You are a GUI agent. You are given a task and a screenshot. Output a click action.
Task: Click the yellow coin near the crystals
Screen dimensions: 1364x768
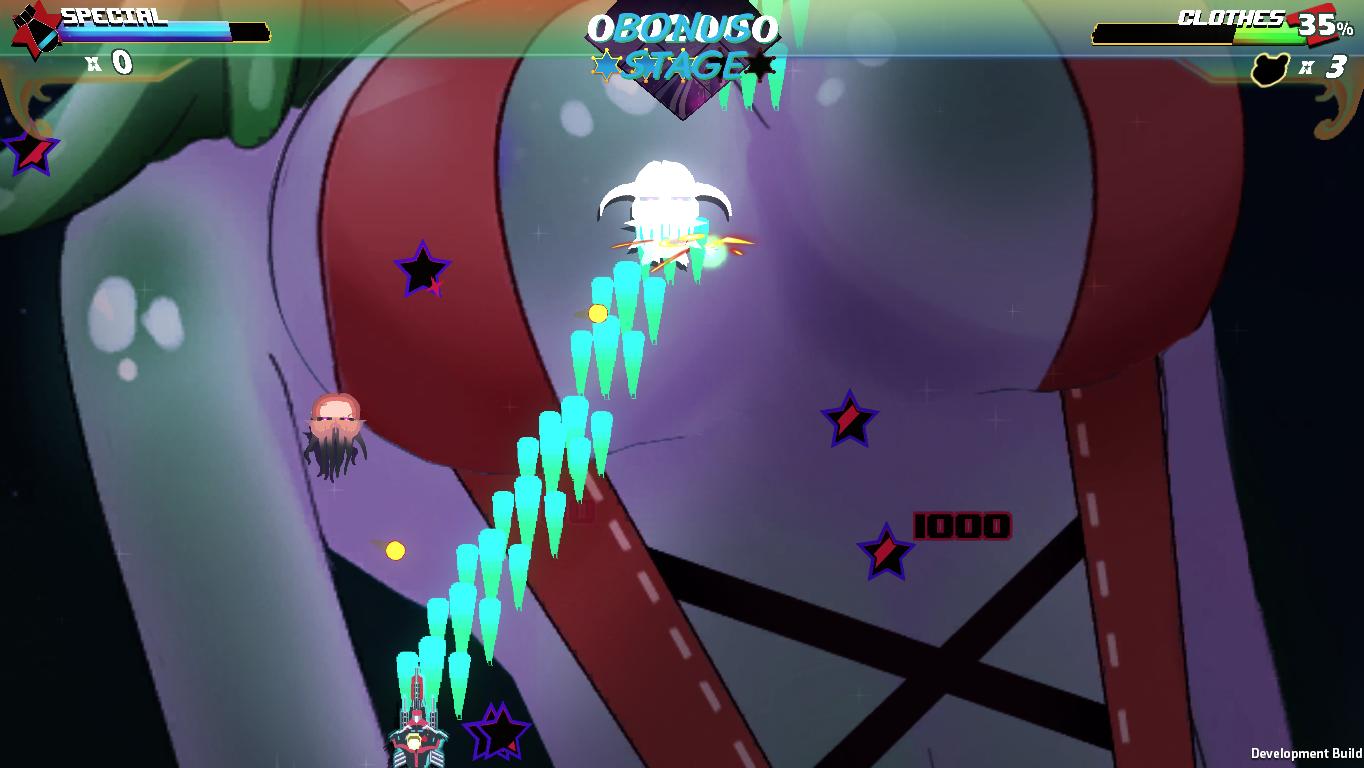click(597, 312)
